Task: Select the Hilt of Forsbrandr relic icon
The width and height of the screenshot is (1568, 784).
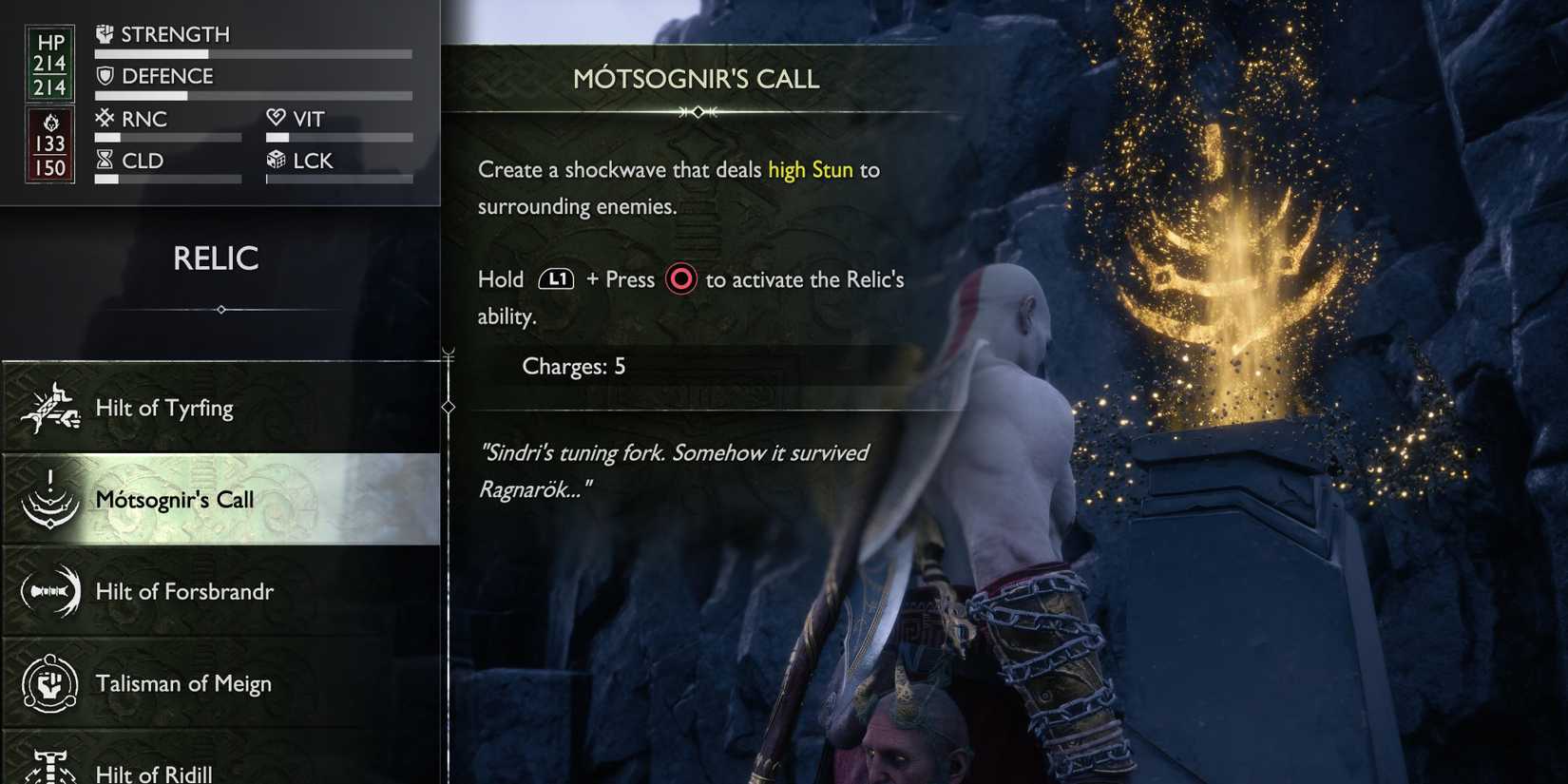Action: (49, 591)
